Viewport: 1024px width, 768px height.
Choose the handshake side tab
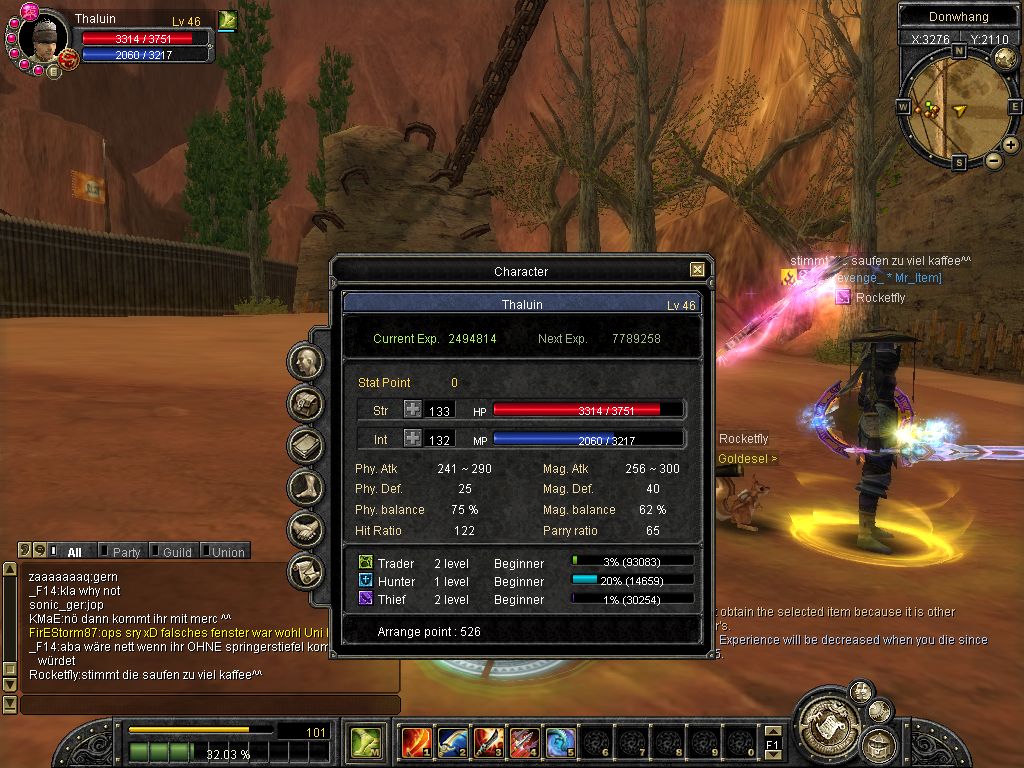tap(305, 529)
